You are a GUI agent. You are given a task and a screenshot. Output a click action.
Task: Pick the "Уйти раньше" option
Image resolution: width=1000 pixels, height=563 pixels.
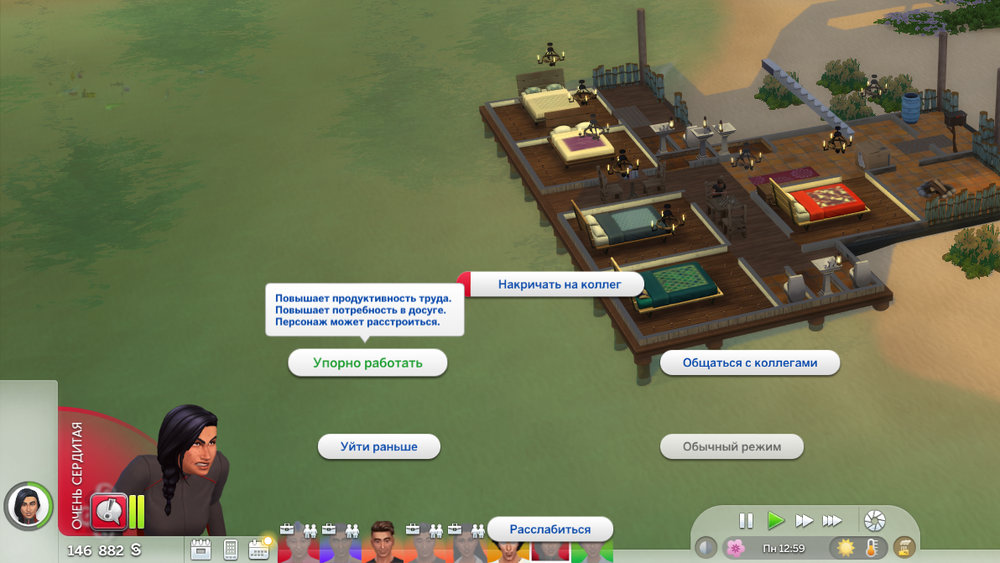[x=378, y=446]
